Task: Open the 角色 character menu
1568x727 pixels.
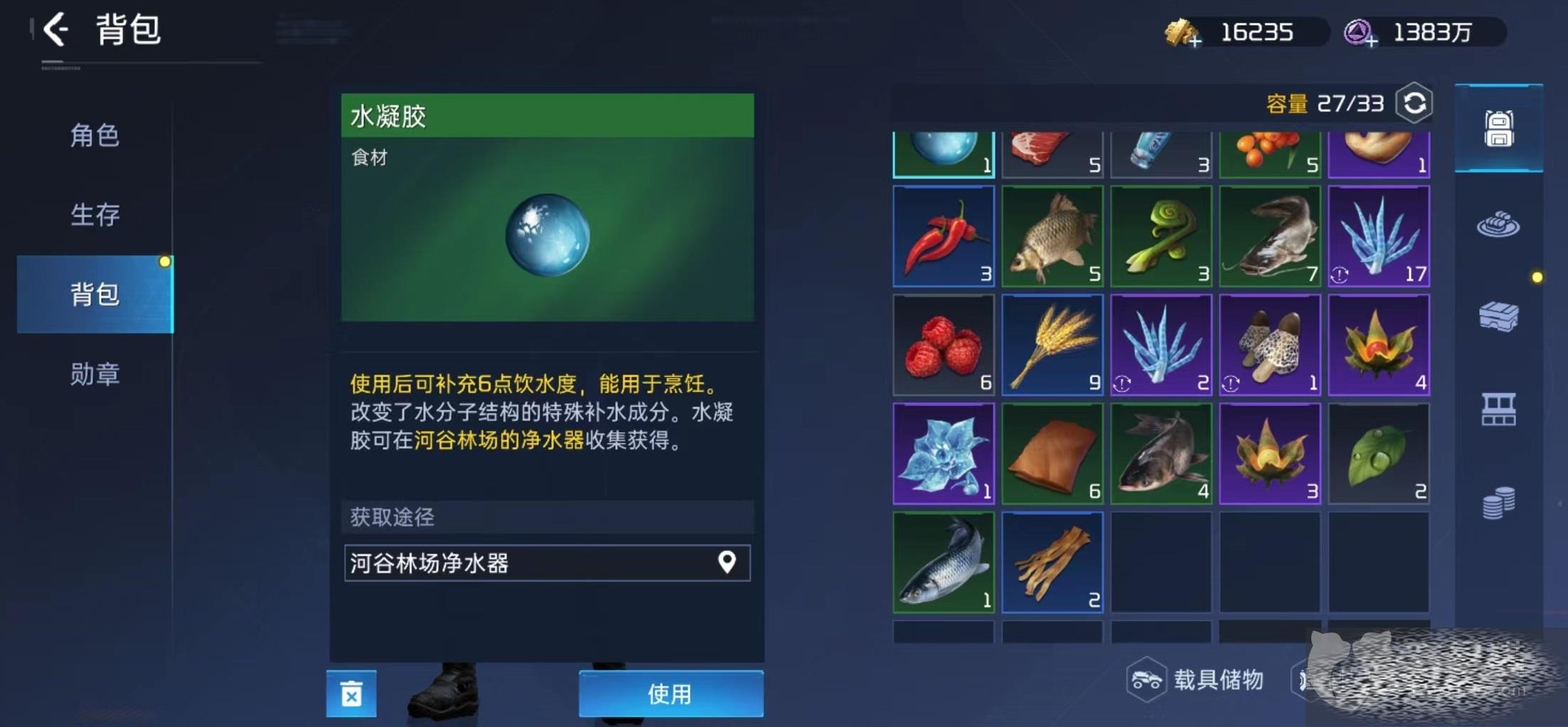Action: click(95, 135)
